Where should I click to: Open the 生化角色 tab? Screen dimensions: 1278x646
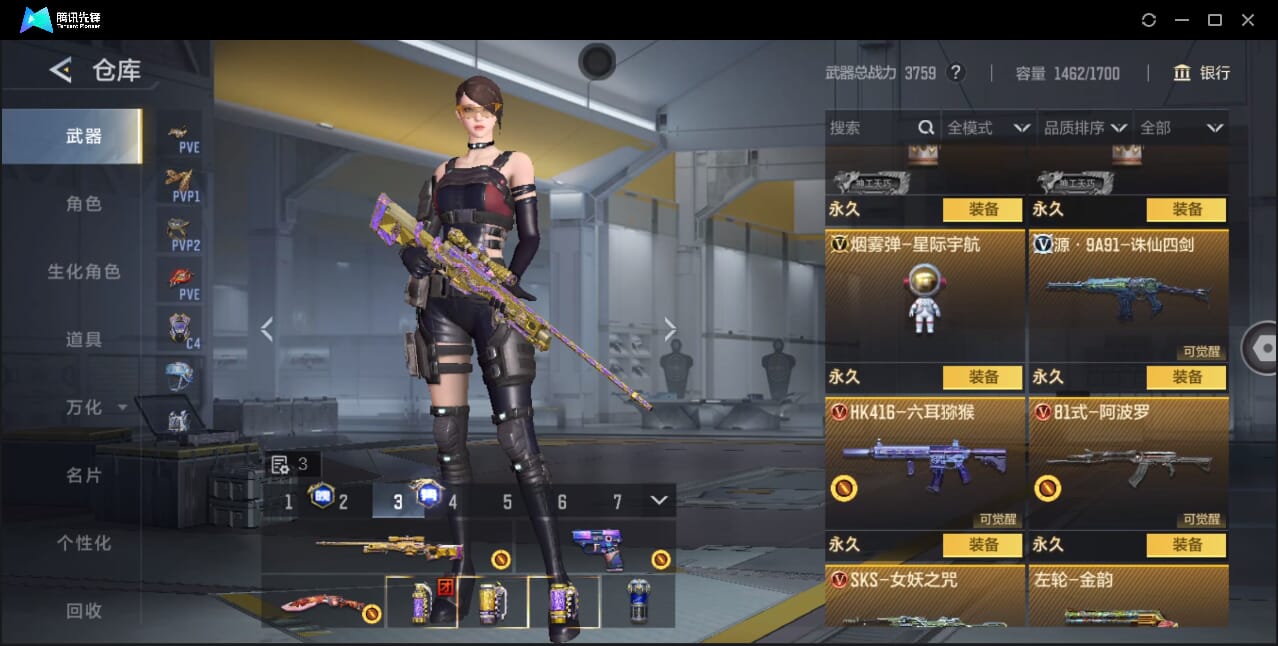84,272
